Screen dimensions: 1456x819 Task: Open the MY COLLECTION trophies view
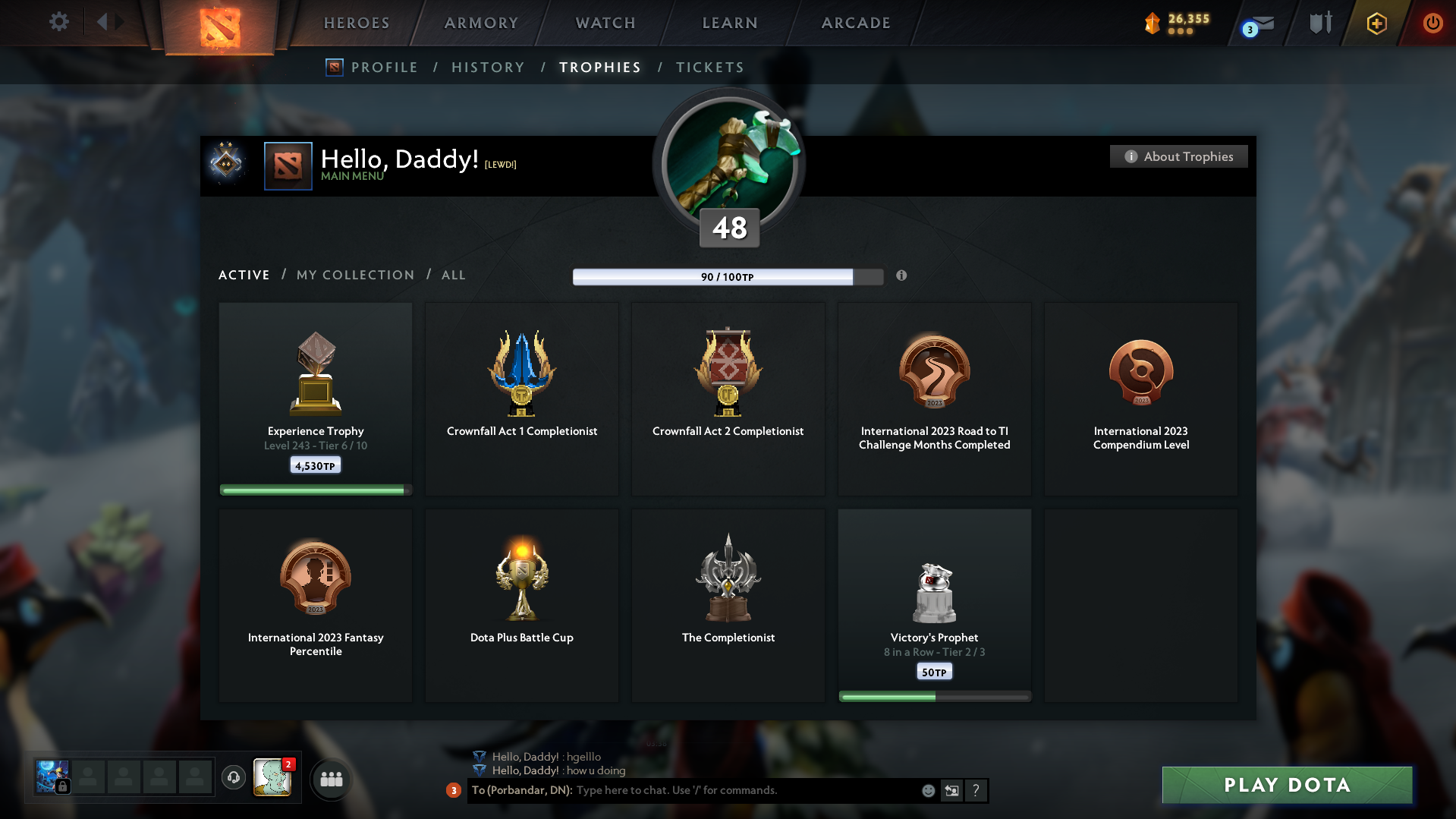pyautogui.click(x=354, y=275)
